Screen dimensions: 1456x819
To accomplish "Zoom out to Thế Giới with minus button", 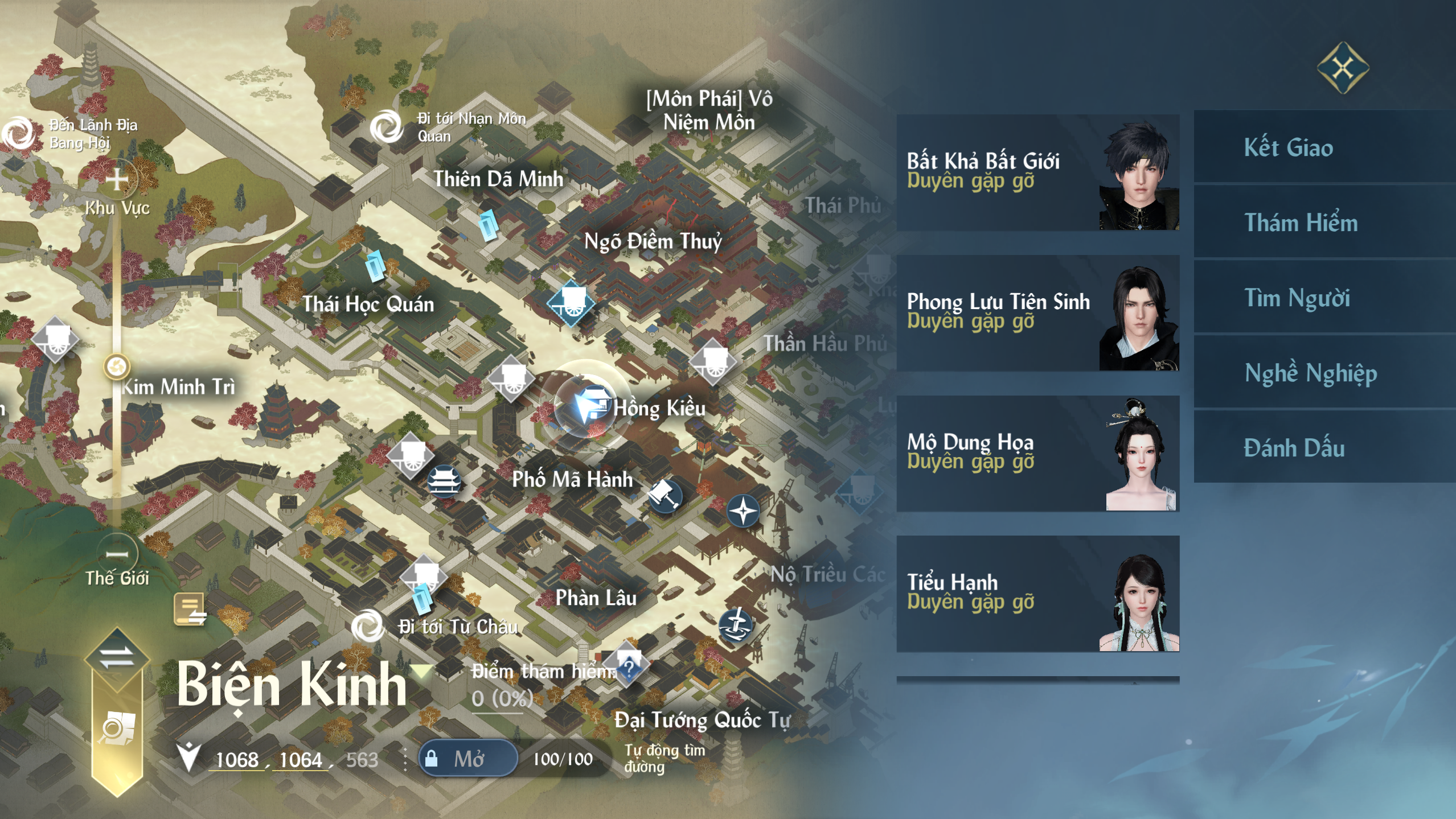I will coord(117,553).
